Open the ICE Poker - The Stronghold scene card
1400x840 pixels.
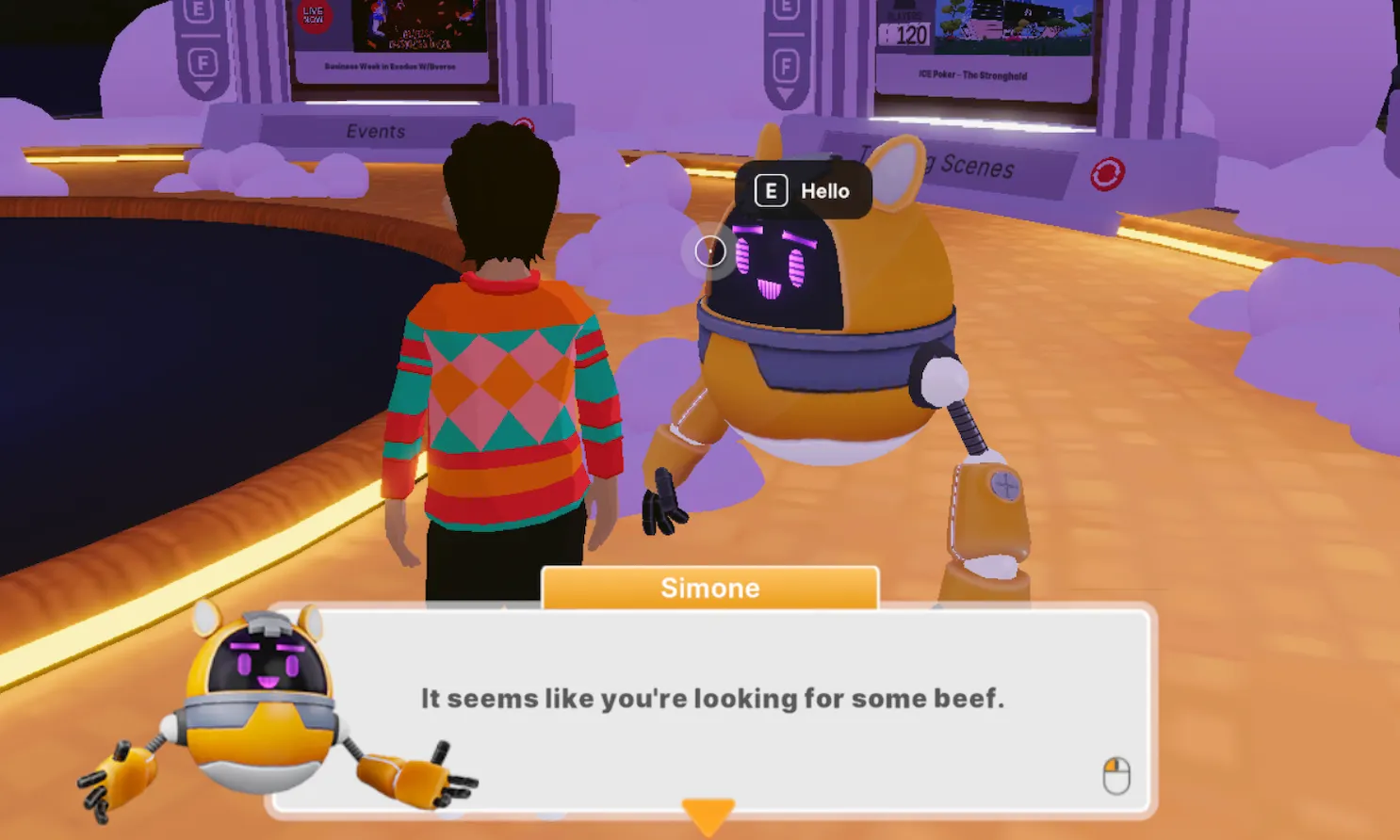(985, 47)
